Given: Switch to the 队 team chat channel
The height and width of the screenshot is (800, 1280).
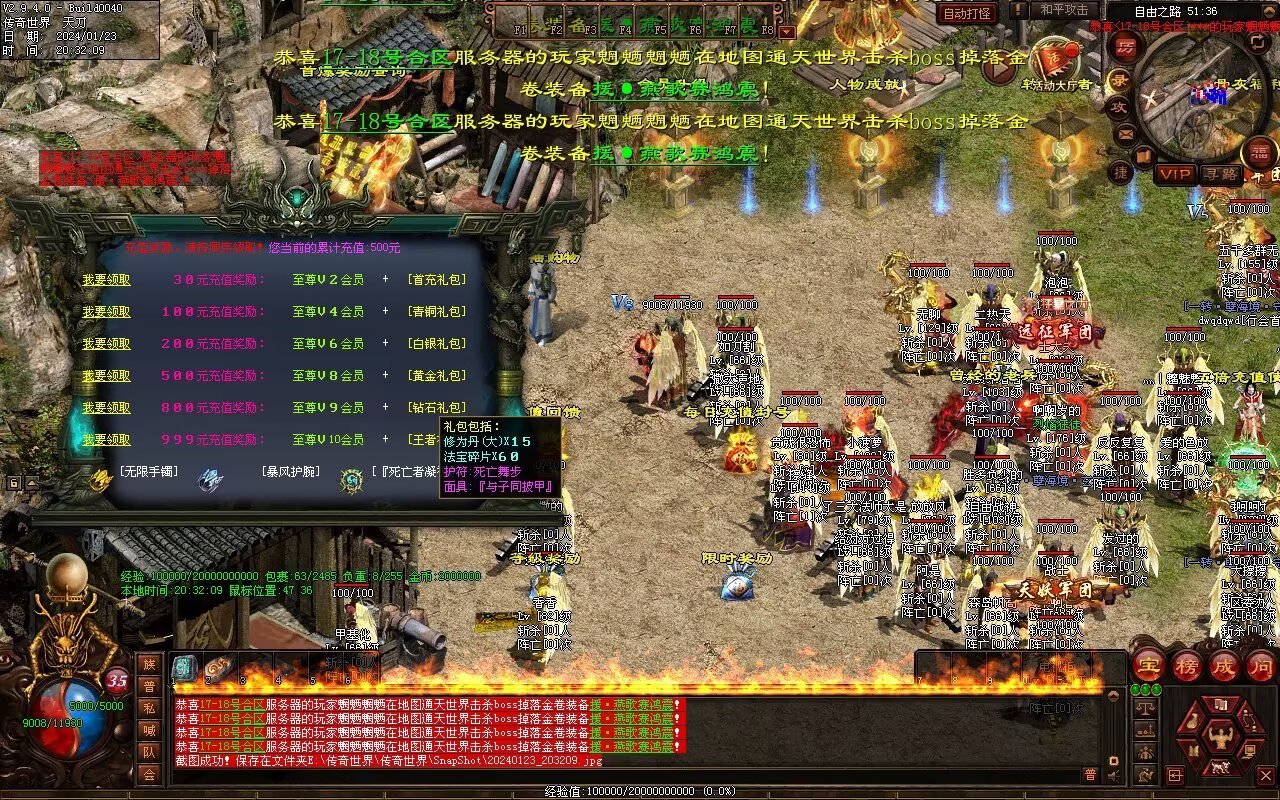Looking at the screenshot, I should 149,752.
